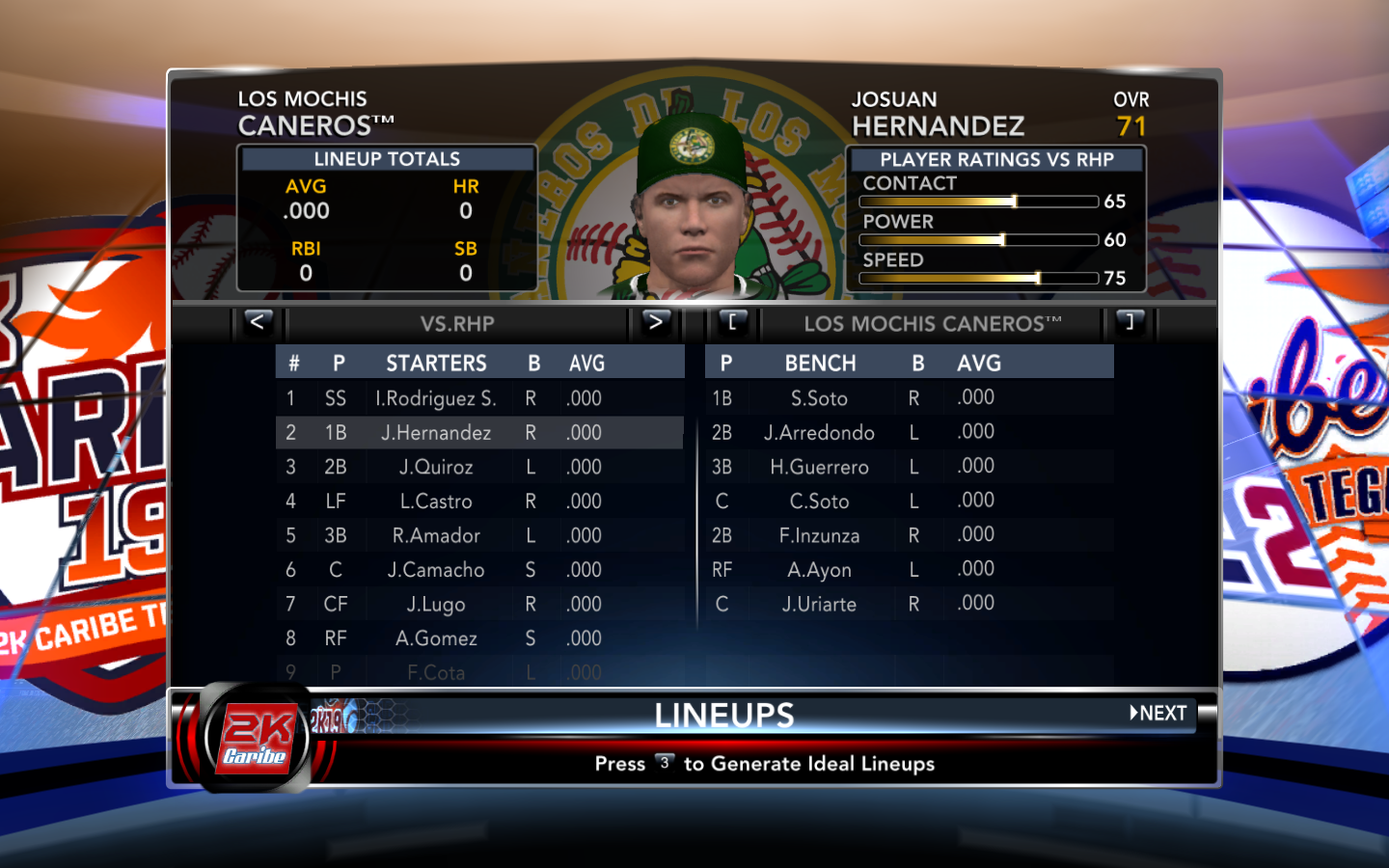Select bench catcher J.Uriarte

click(x=819, y=605)
